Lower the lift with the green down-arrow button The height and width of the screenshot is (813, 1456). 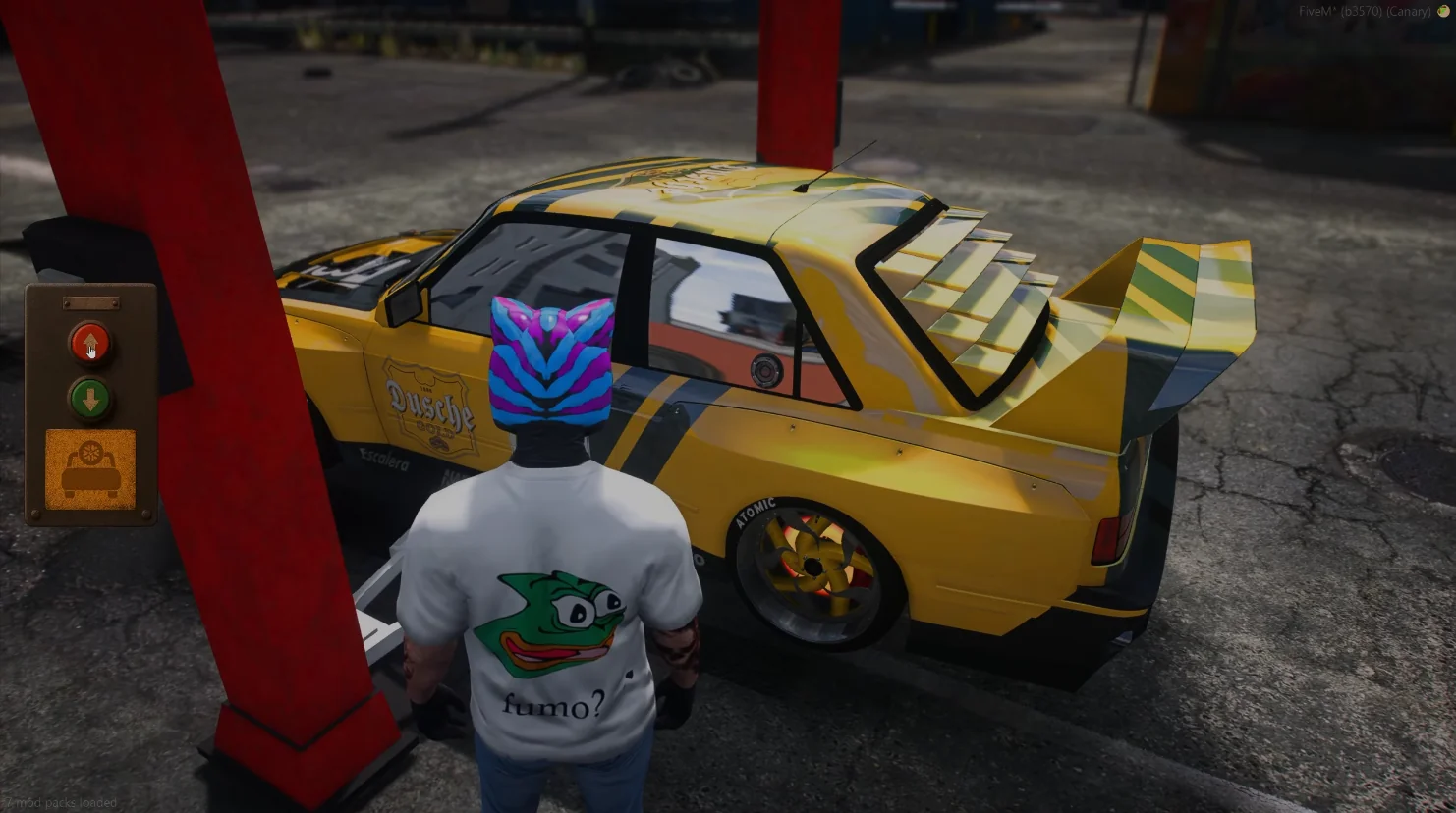click(90, 400)
